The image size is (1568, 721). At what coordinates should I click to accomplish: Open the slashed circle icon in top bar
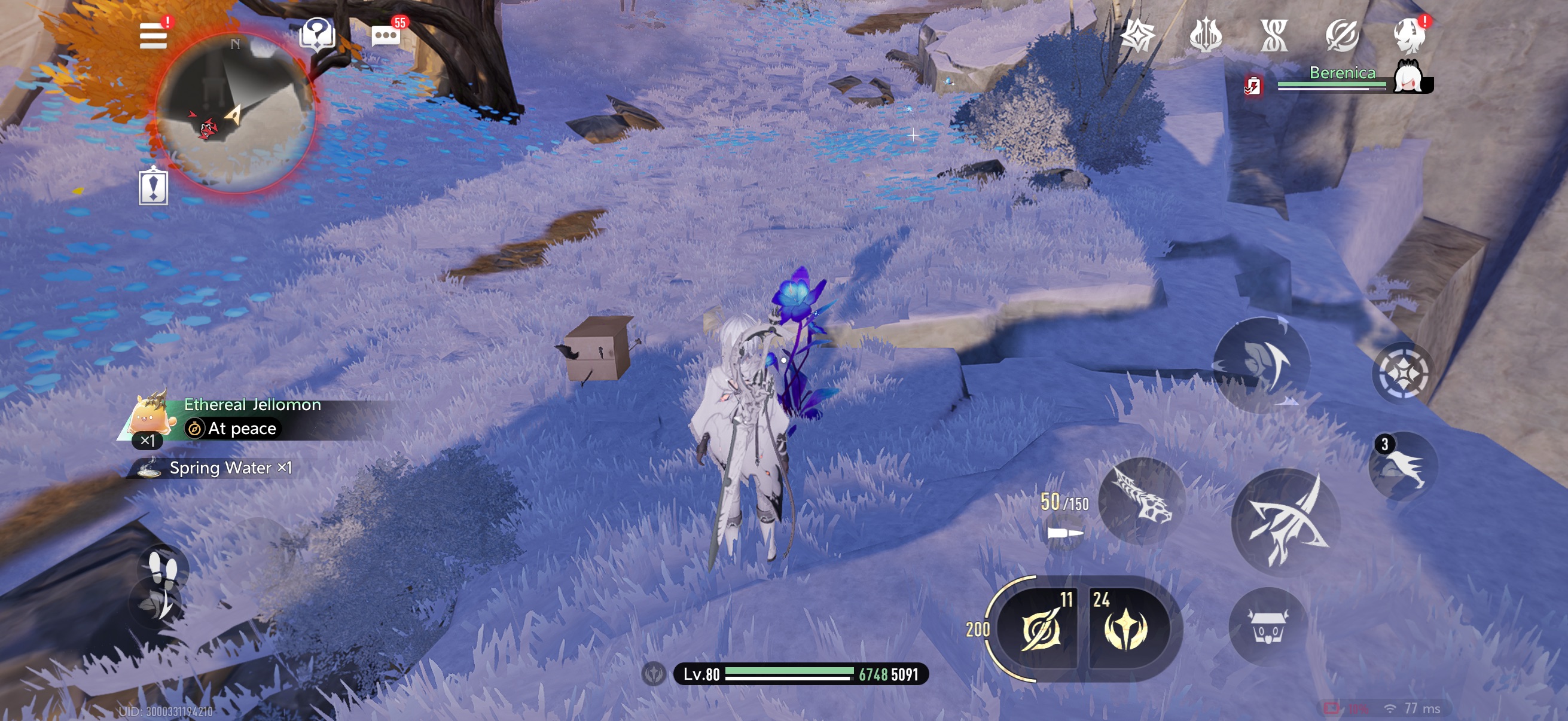click(1341, 35)
